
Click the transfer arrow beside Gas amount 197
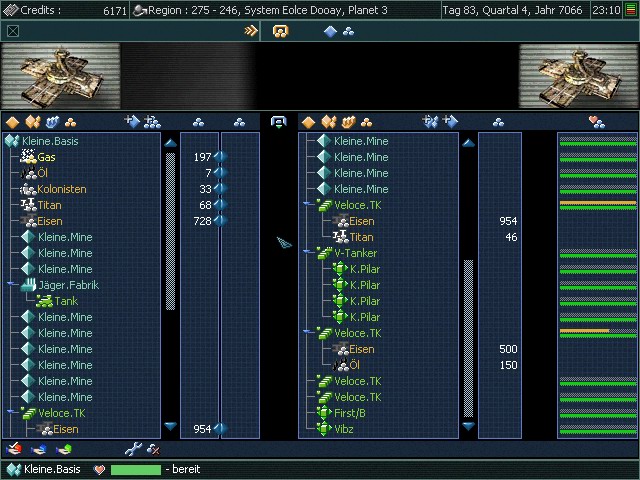(220, 157)
